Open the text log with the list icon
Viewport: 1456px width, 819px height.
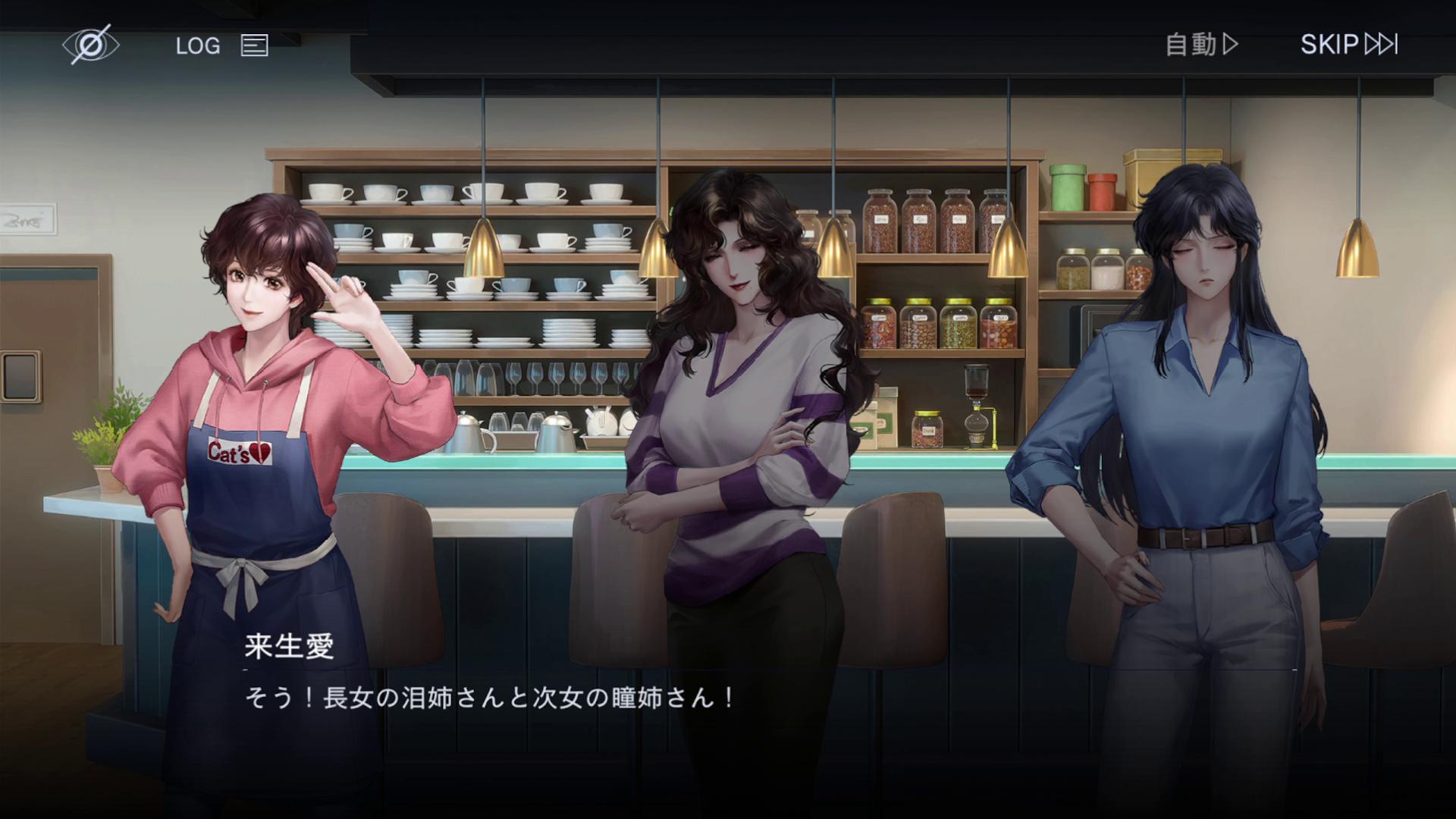tap(253, 45)
